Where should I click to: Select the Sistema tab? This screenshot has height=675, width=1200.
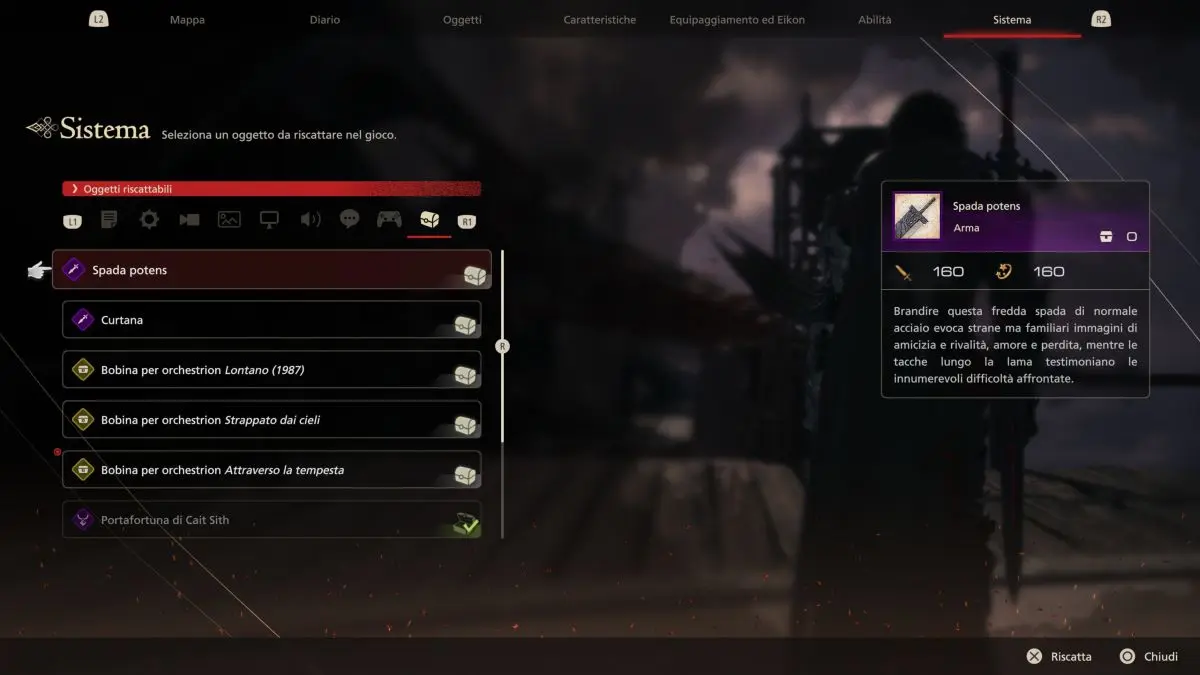tap(1012, 20)
